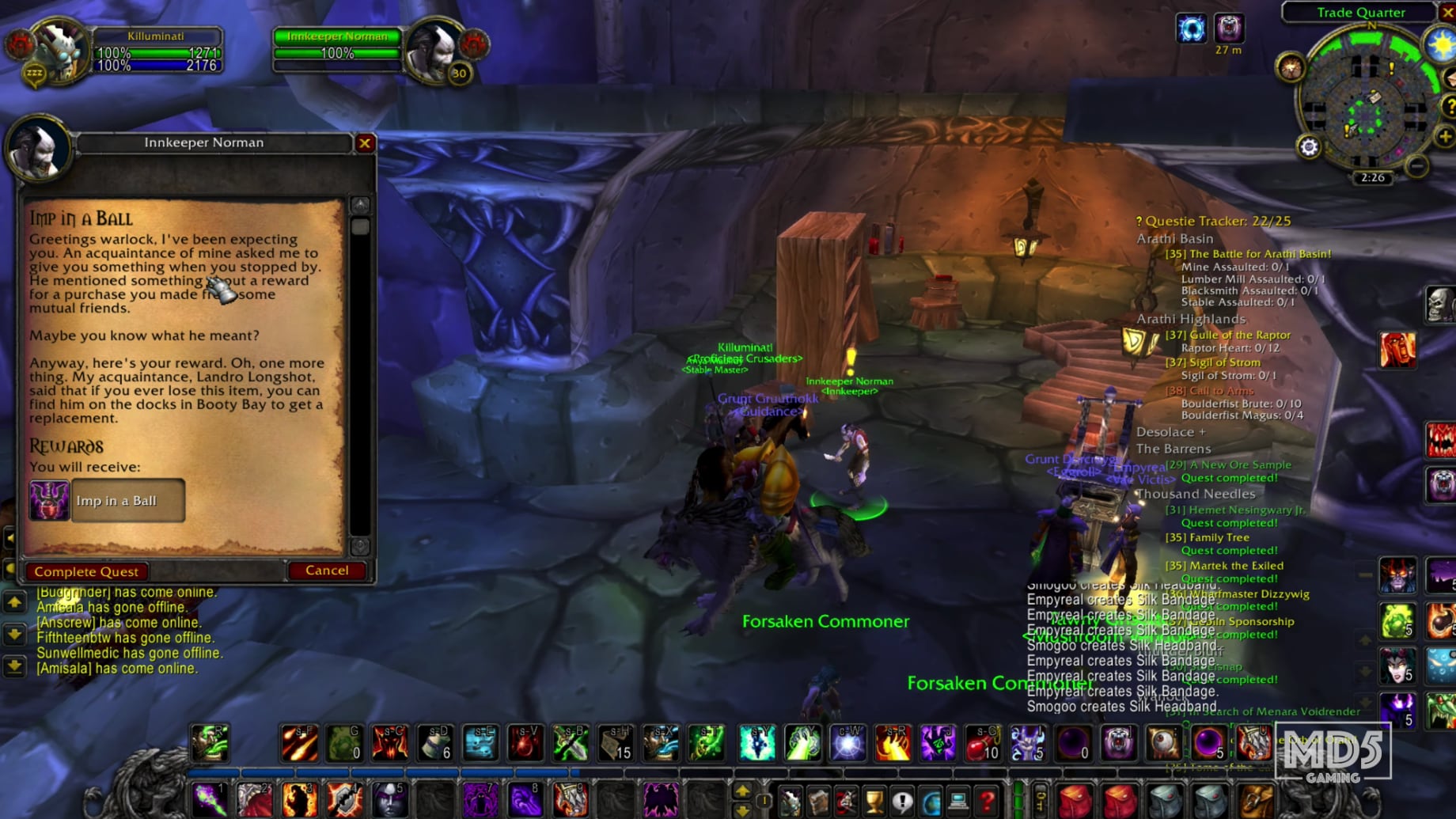
Task: Zoom in using the minimap plus button
Action: 1443,135
